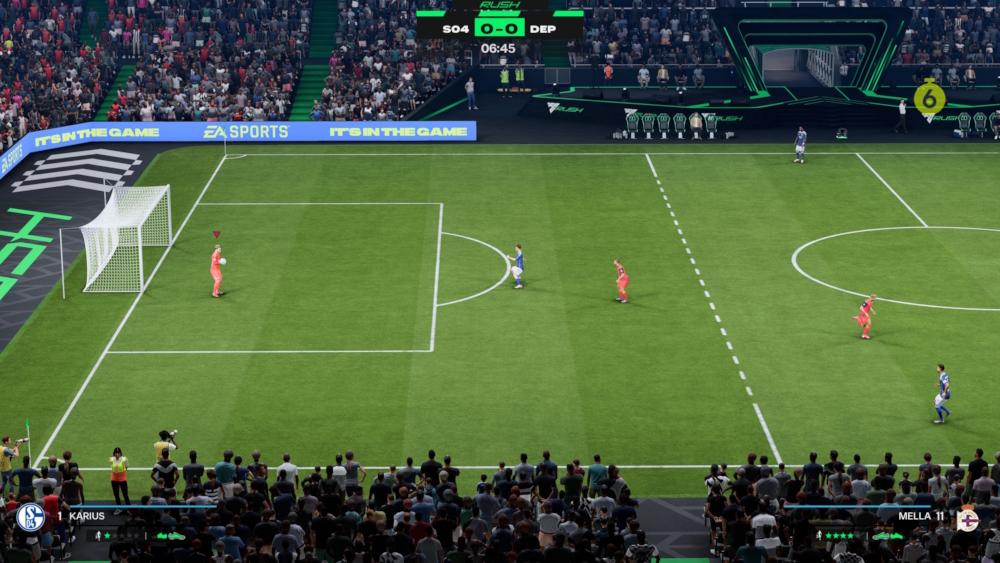Click the Schalke 04 club crest
The height and width of the screenshot is (563, 1000).
tap(30, 517)
